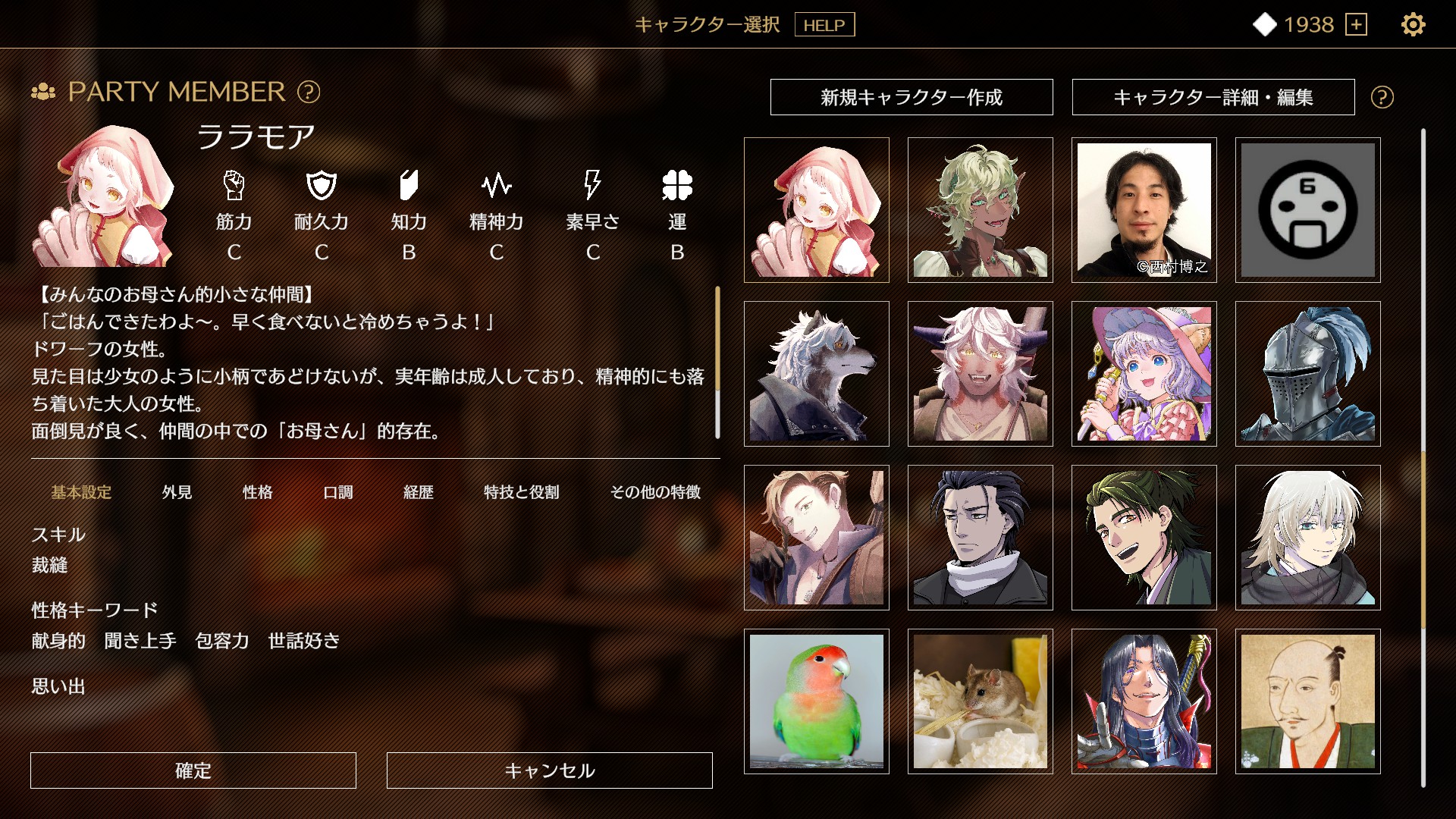Switch to the 外見 tab
Screen dimensions: 1456x819
[176, 492]
